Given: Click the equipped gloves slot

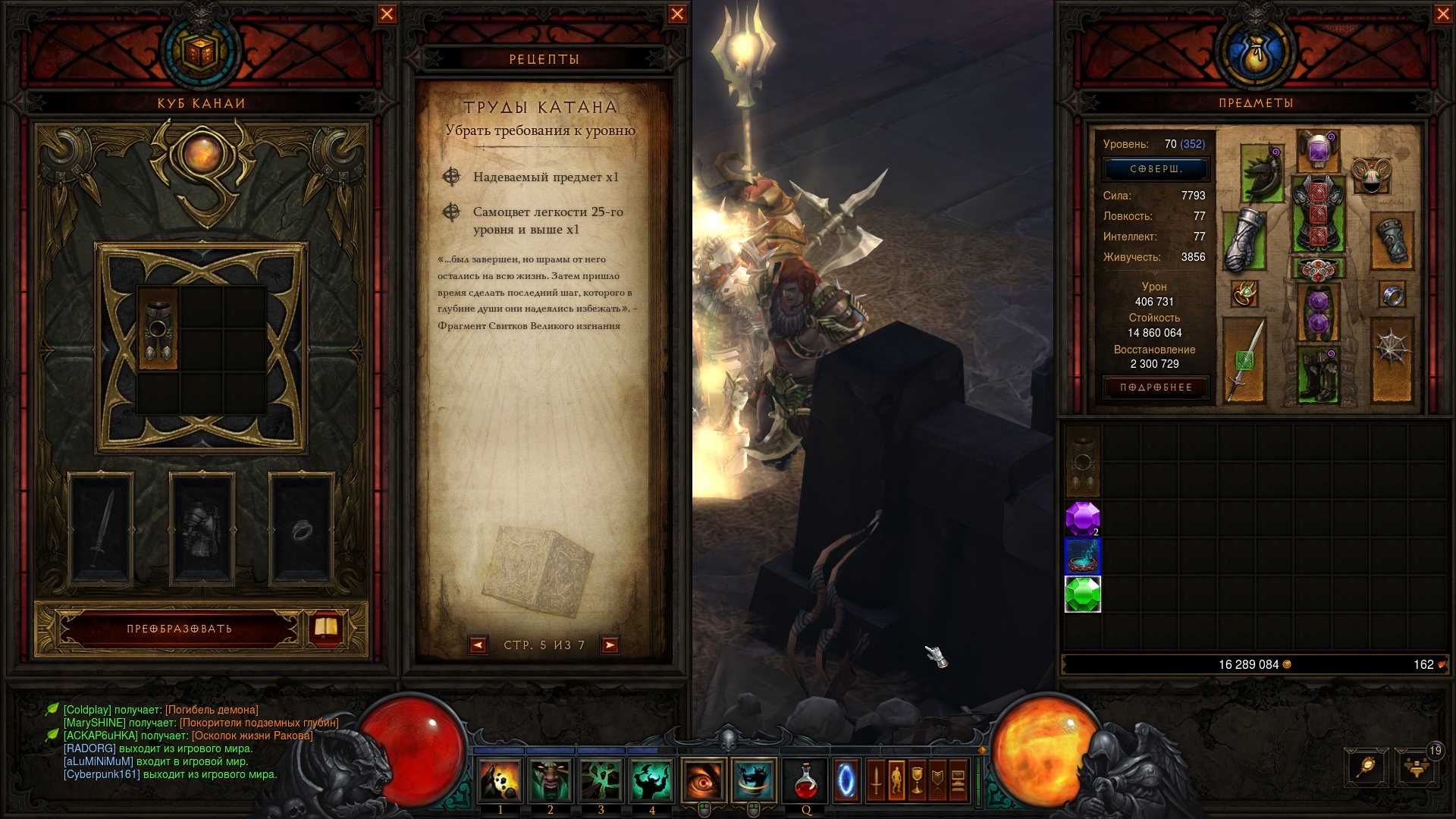Looking at the screenshot, I should pyautogui.click(x=1244, y=239).
